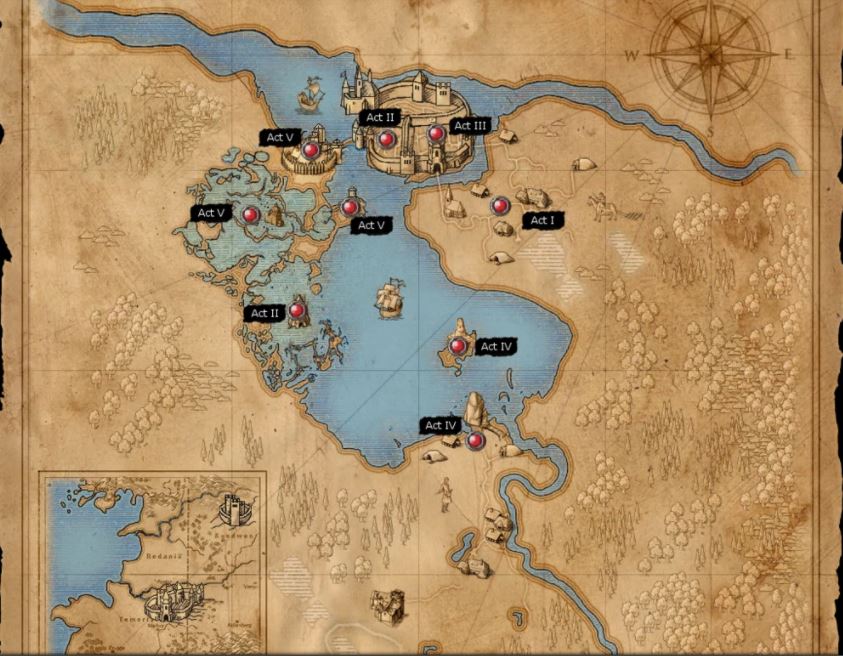Choose the Act V marker deep in the marshland

pos(251,214)
